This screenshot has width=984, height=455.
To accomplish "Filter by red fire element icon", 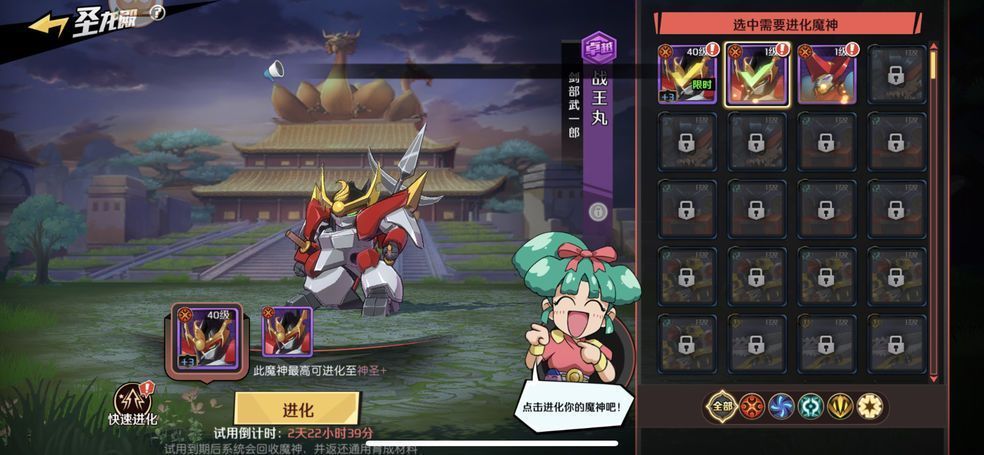I will (x=751, y=405).
